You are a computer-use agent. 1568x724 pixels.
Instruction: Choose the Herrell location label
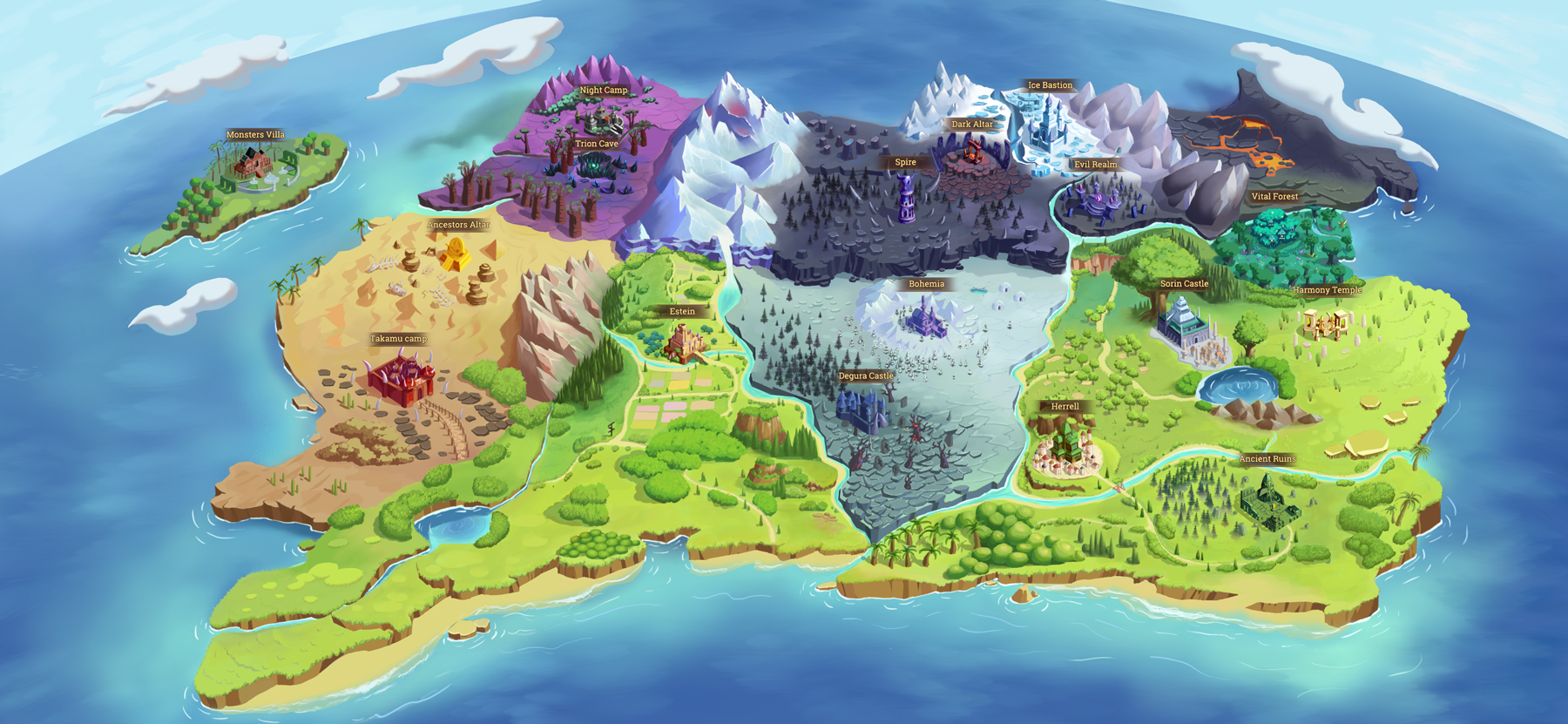tap(1064, 407)
